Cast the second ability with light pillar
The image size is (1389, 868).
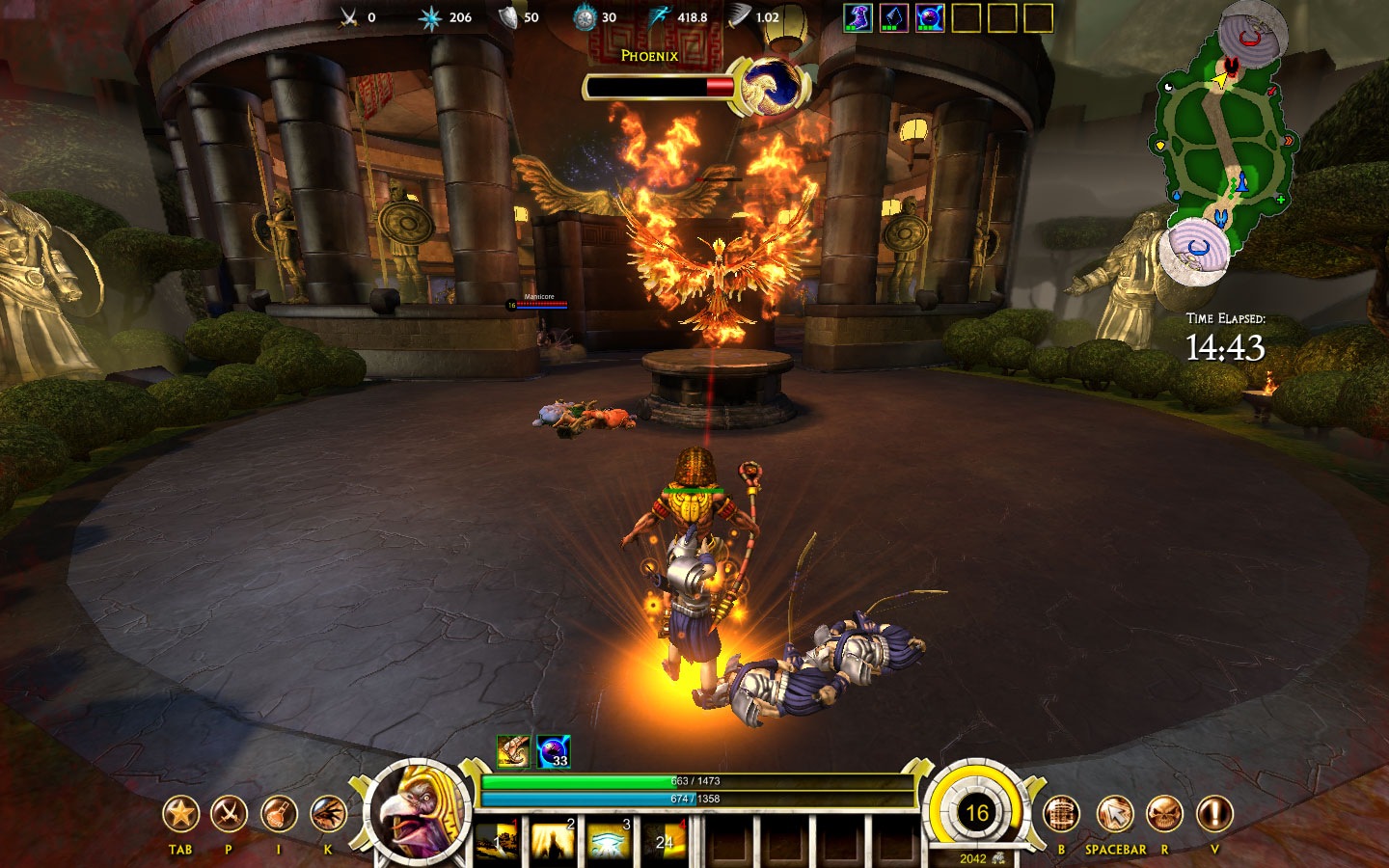tap(553, 841)
